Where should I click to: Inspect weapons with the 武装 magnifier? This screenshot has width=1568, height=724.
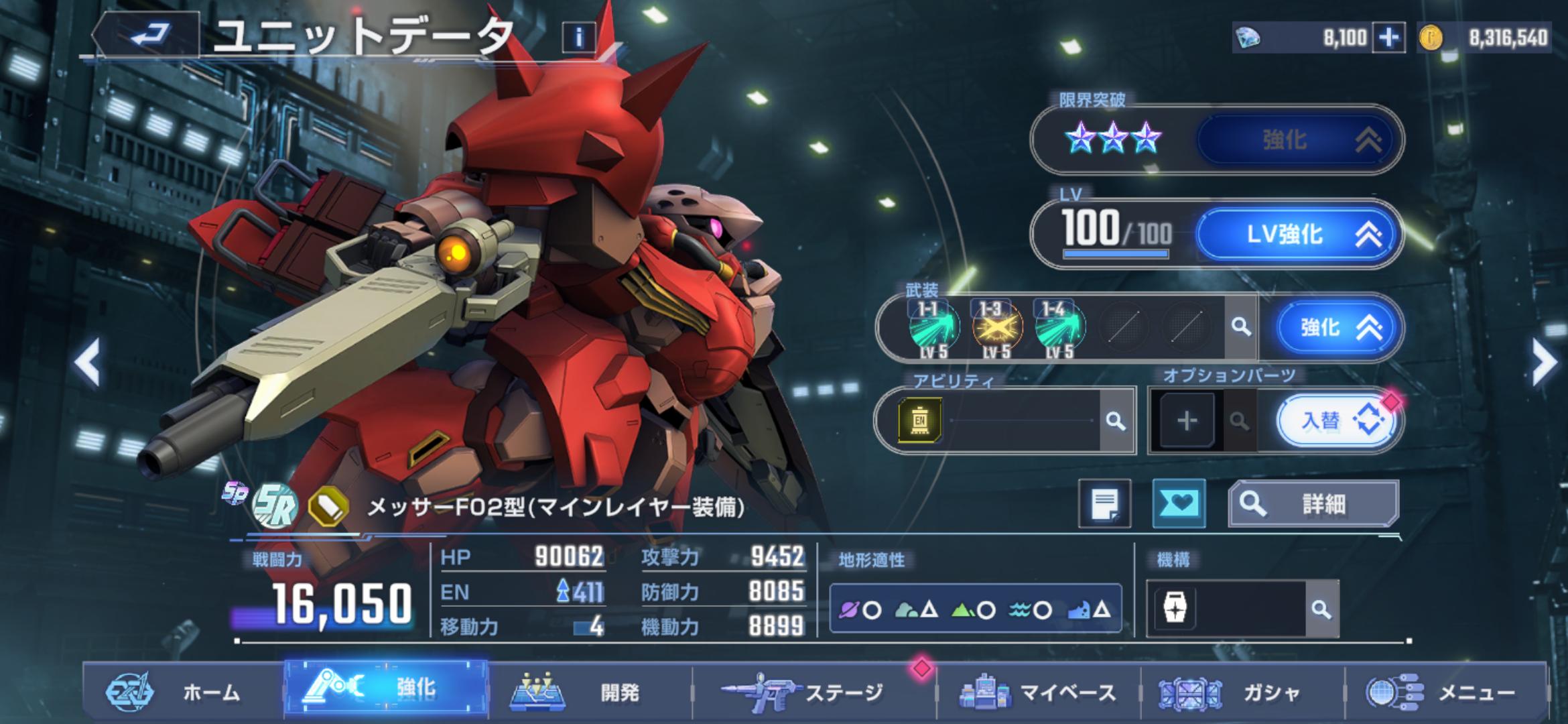pyautogui.click(x=1241, y=327)
